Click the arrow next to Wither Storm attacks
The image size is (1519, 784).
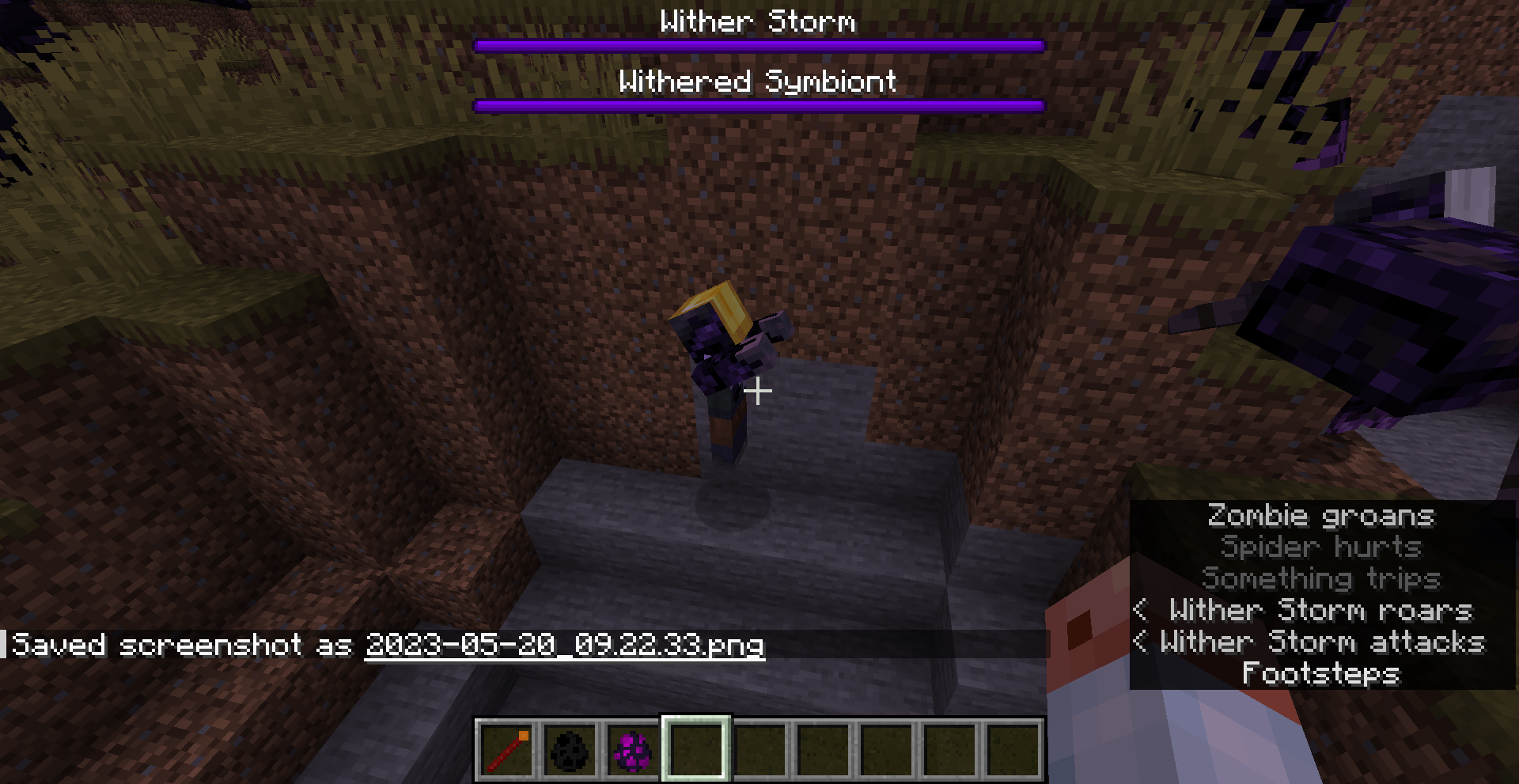tap(1140, 642)
